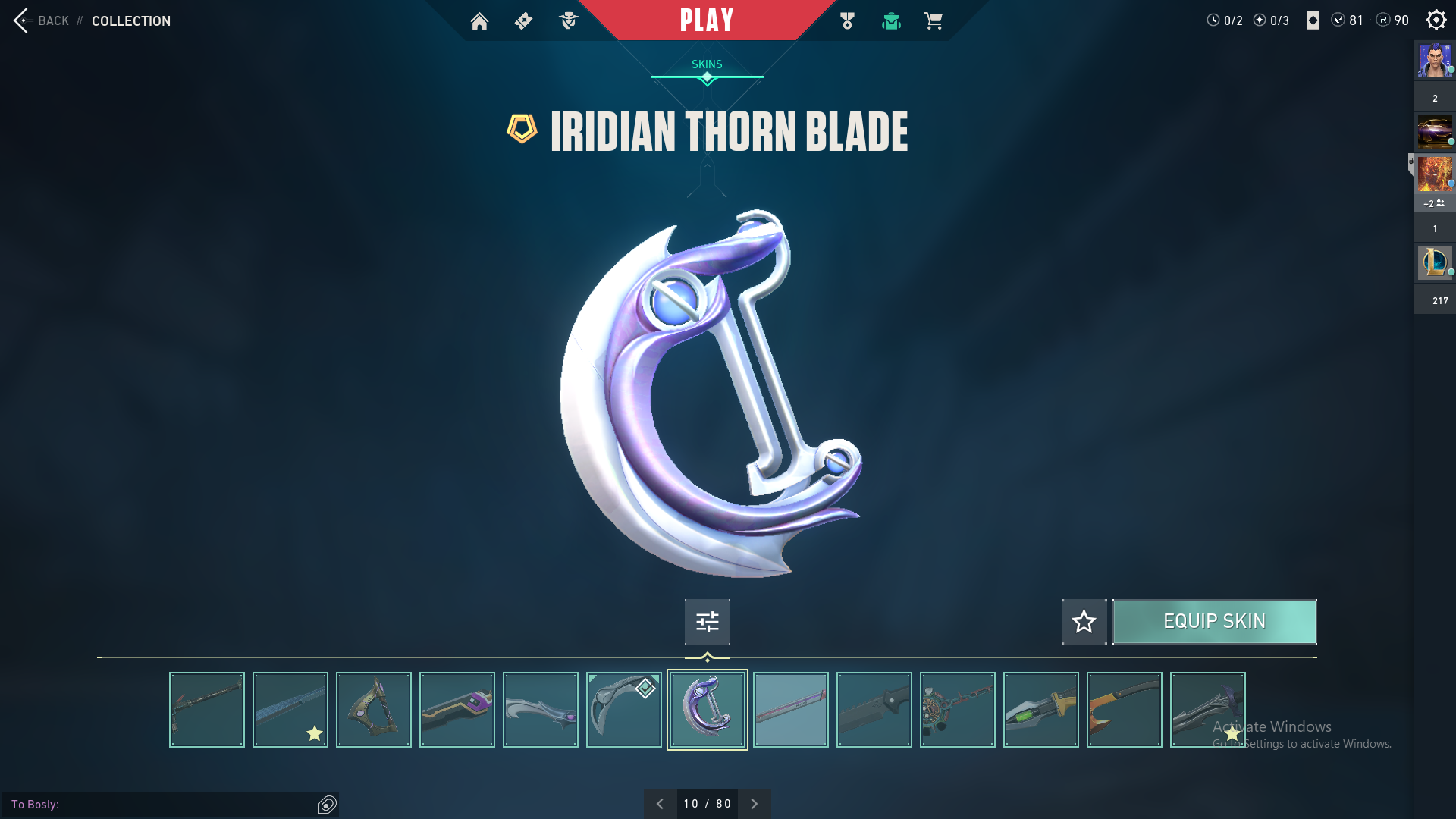Click the big PLAY button
This screenshot has width=1456, height=819.
tap(707, 20)
